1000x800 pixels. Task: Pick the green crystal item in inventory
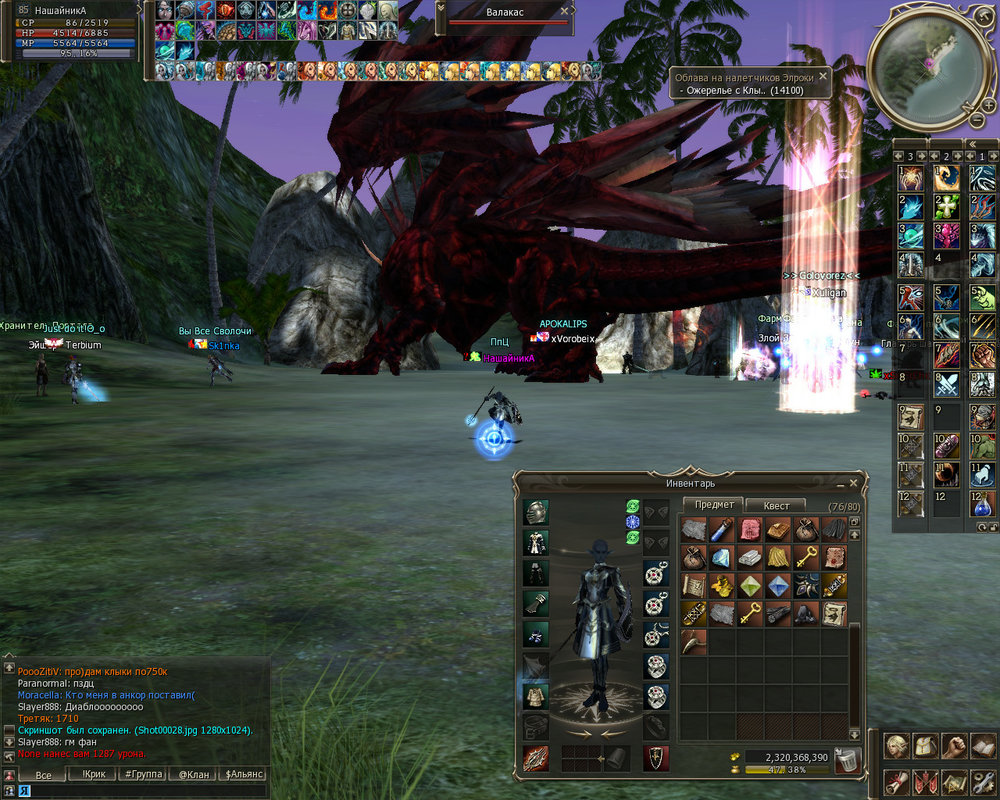pyautogui.click(x=750, y=585)
